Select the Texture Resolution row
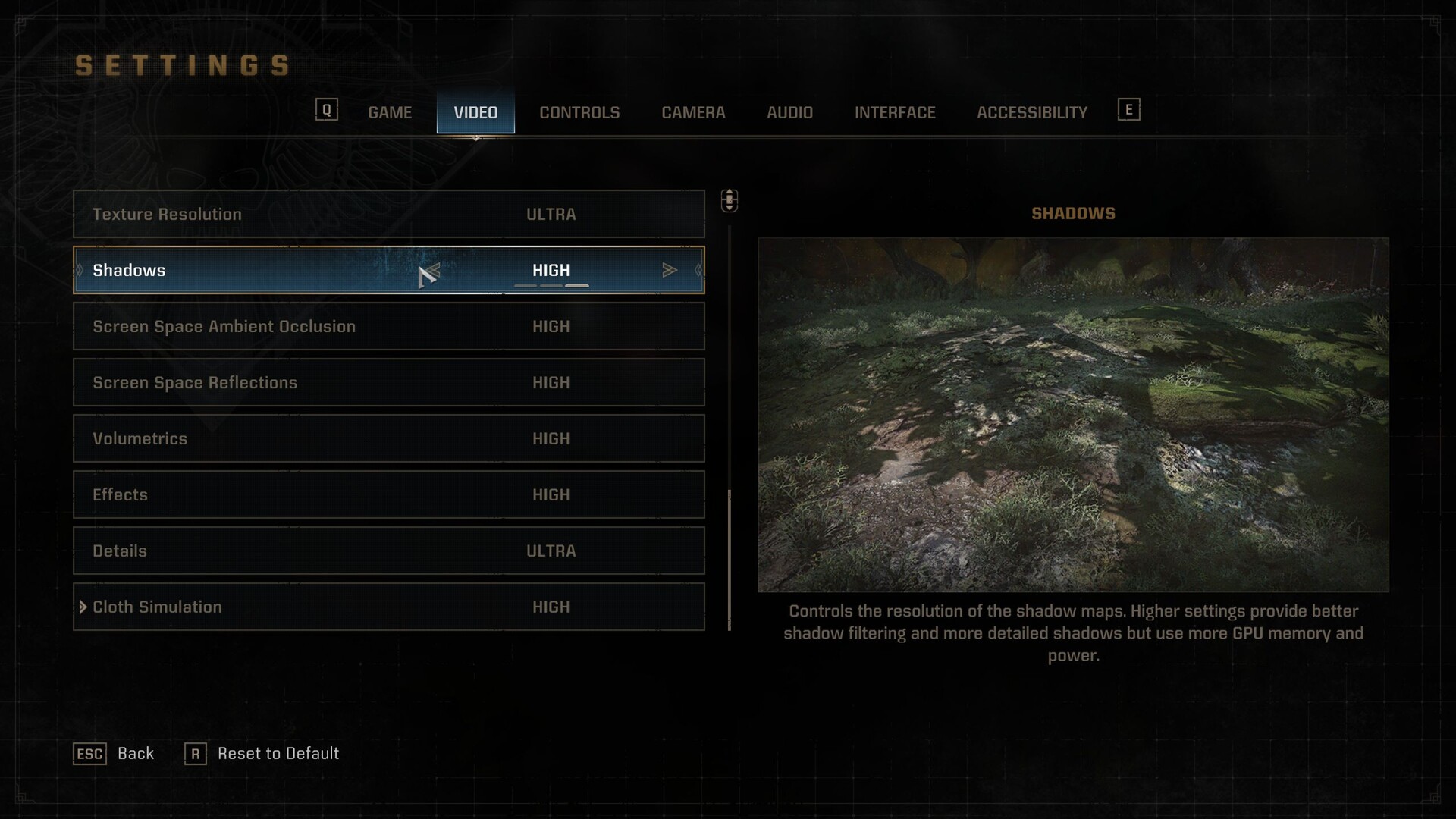The height and width of the screenshot is (819, 1456). 388,214
